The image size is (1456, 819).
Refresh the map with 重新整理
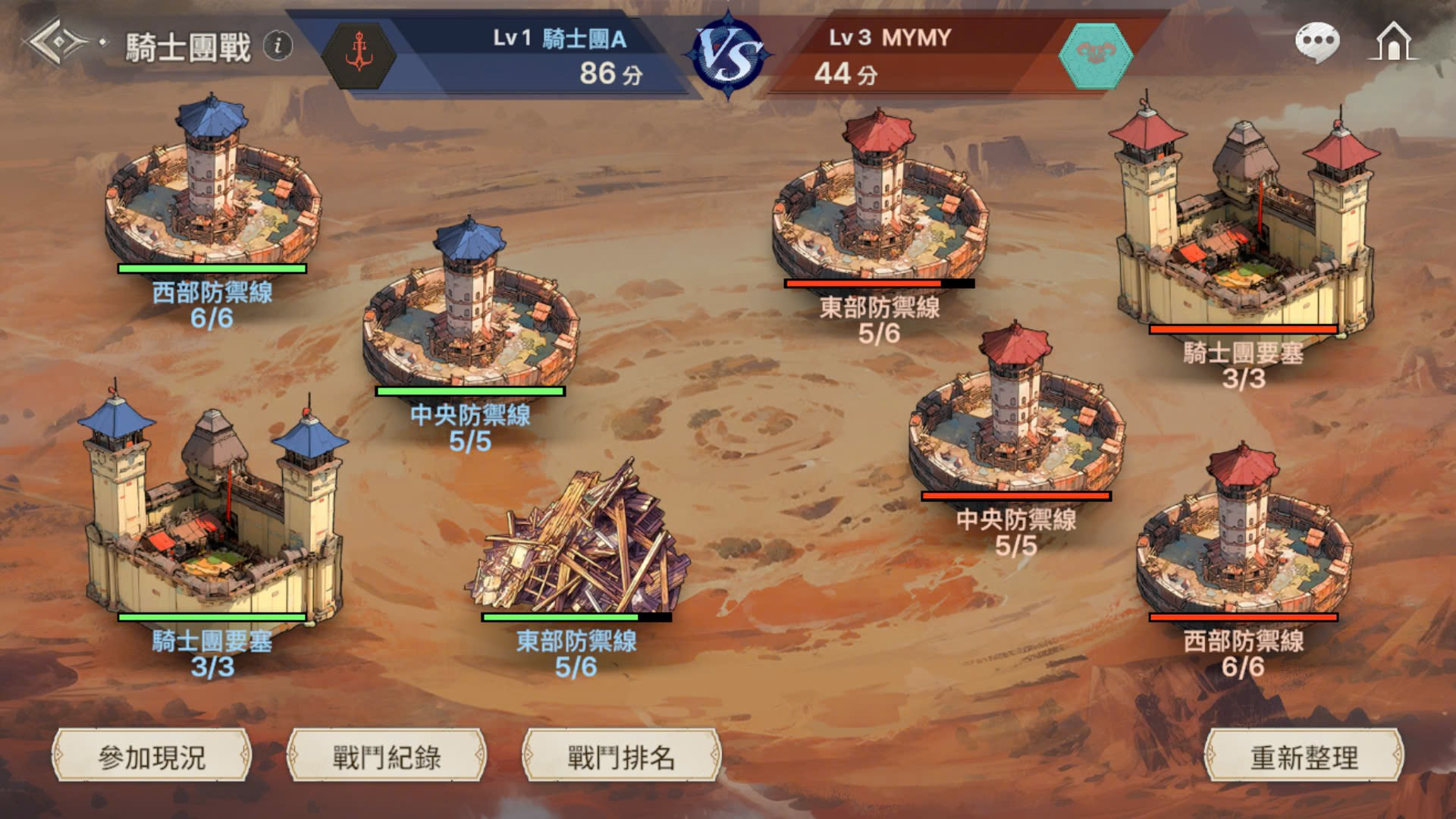[1304, 756]
